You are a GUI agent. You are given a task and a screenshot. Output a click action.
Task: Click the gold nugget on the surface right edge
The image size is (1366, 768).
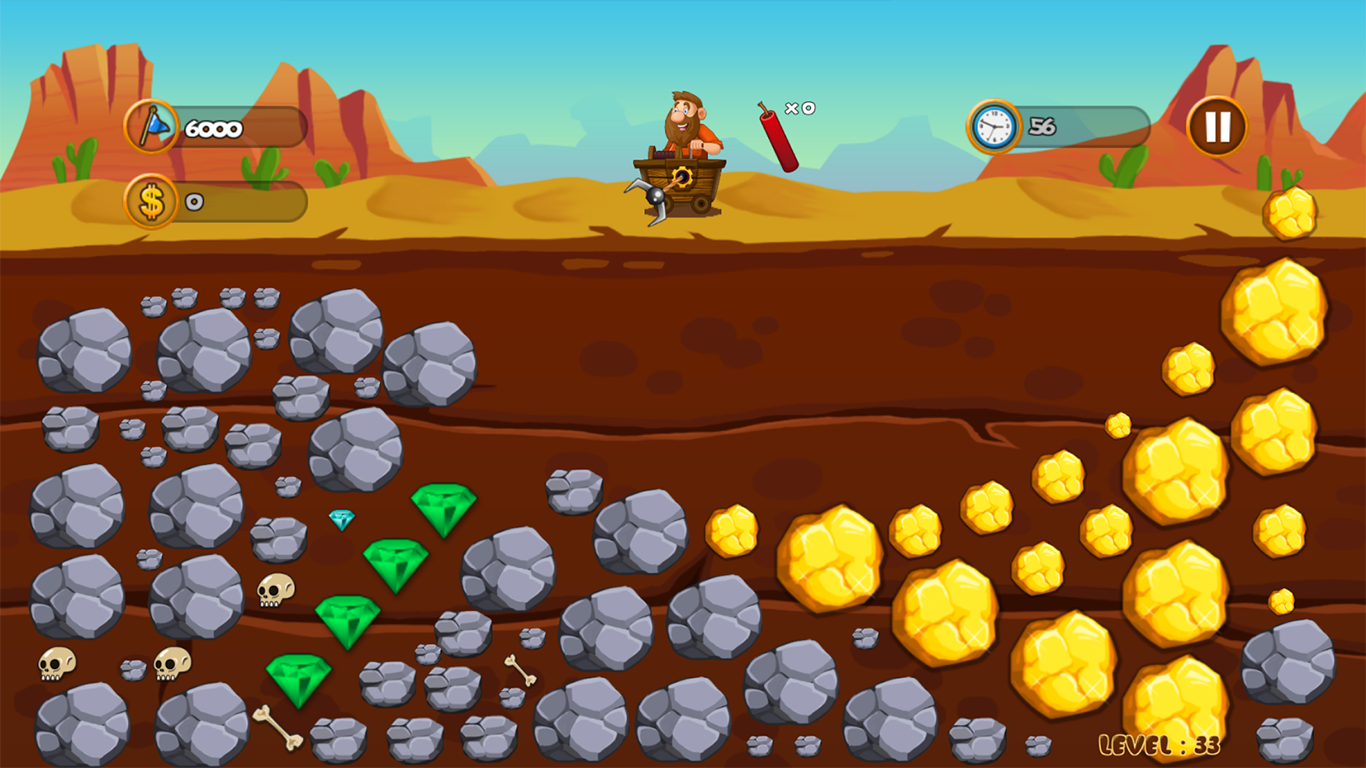coord(1291,213)
